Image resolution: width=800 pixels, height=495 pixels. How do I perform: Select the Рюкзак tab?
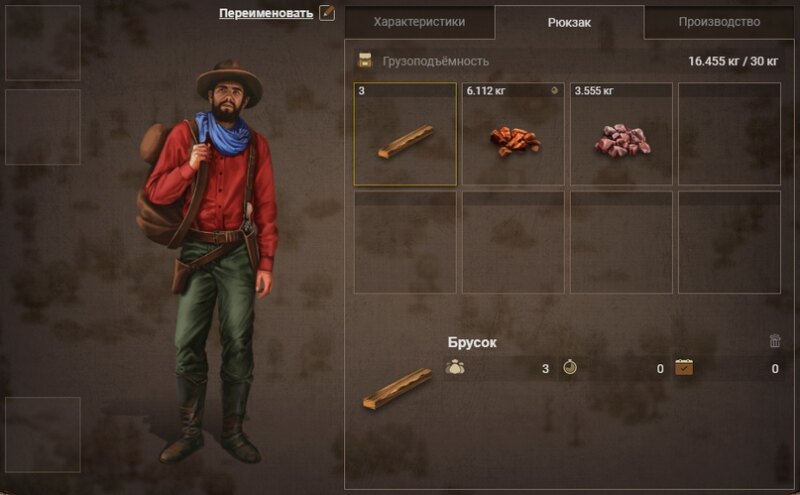[x=569, y=22]
